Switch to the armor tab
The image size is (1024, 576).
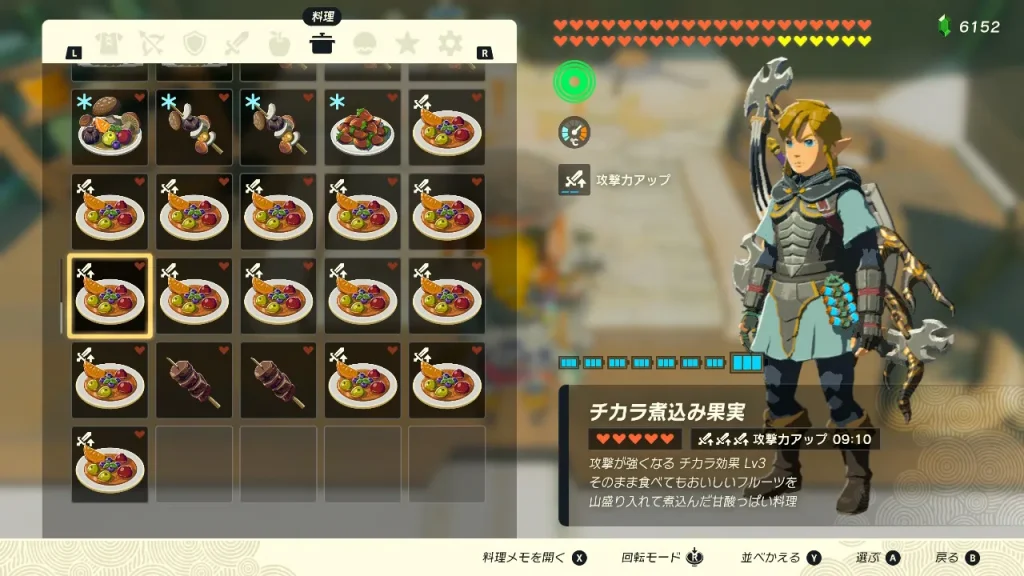click(108, 43)
